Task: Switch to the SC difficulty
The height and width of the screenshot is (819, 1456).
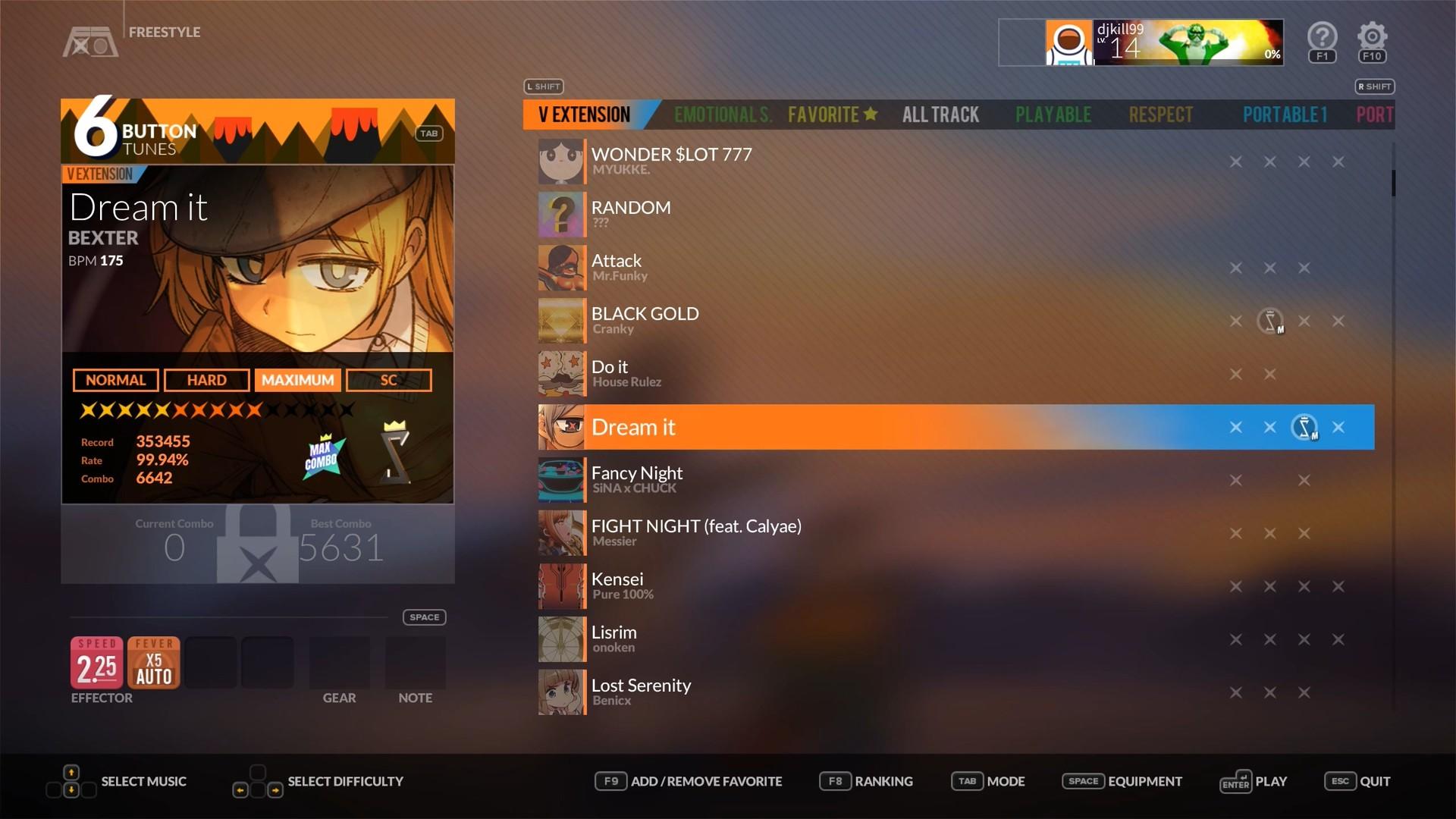Action: click(388, 380)
